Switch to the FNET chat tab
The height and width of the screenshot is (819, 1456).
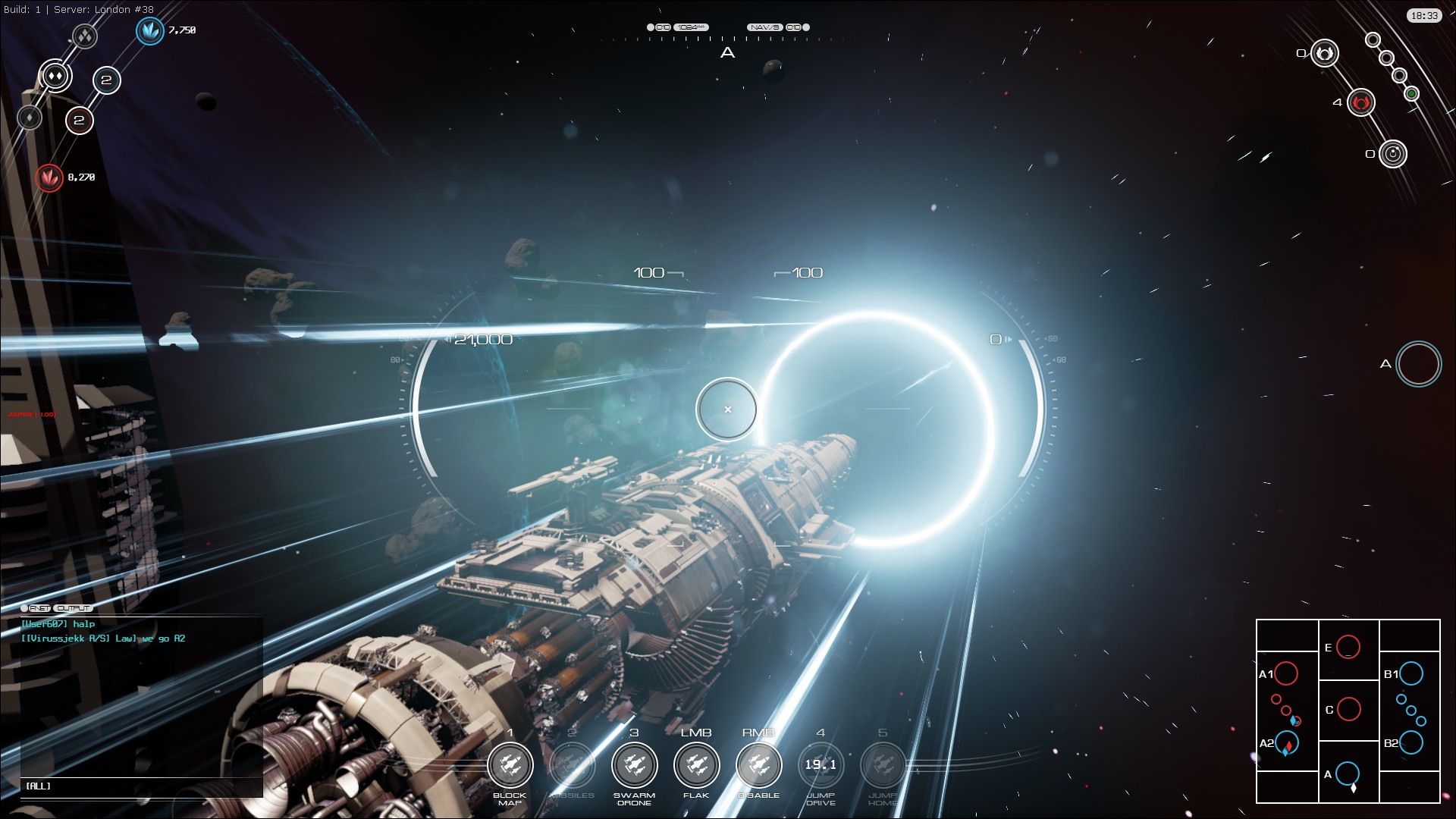39,608
